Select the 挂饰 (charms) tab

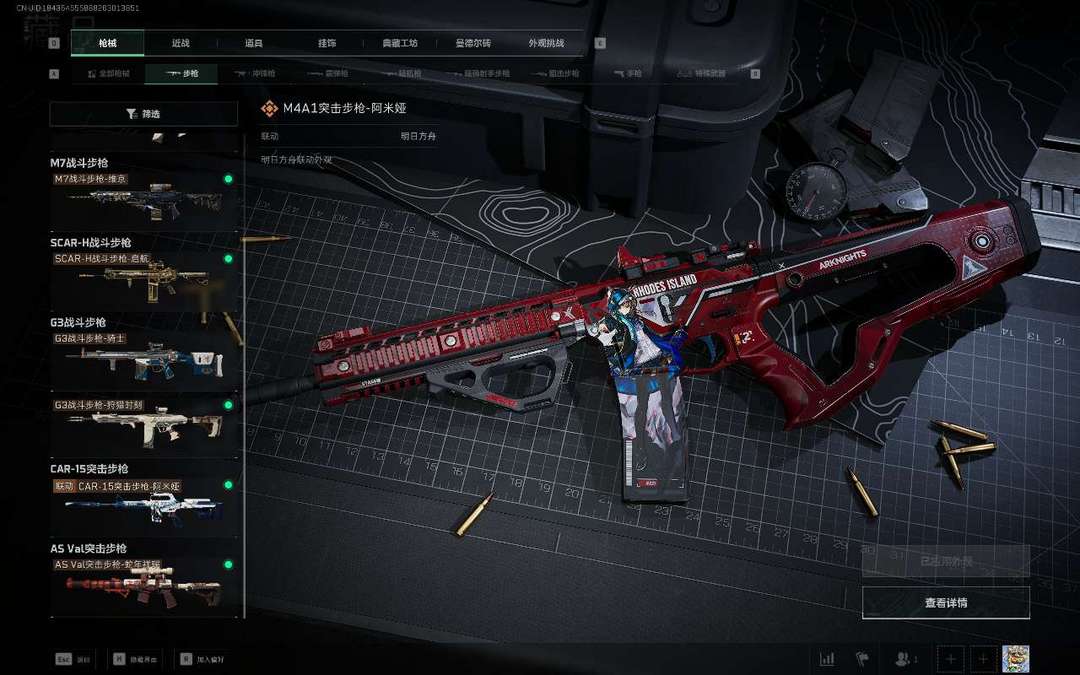[326, 43]
